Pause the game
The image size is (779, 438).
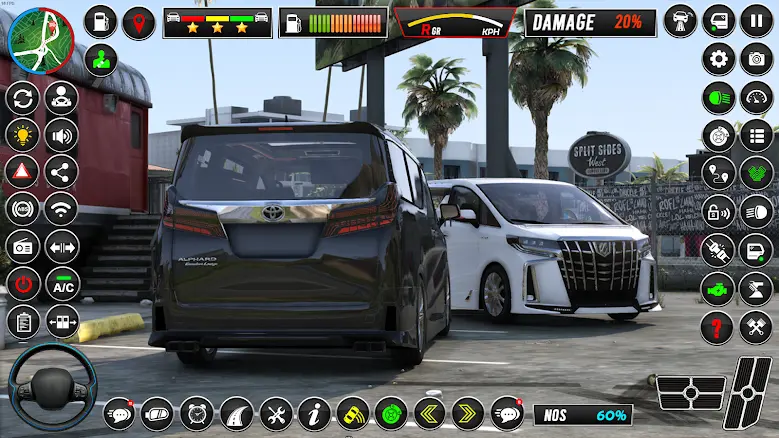[x=756, y=21]
